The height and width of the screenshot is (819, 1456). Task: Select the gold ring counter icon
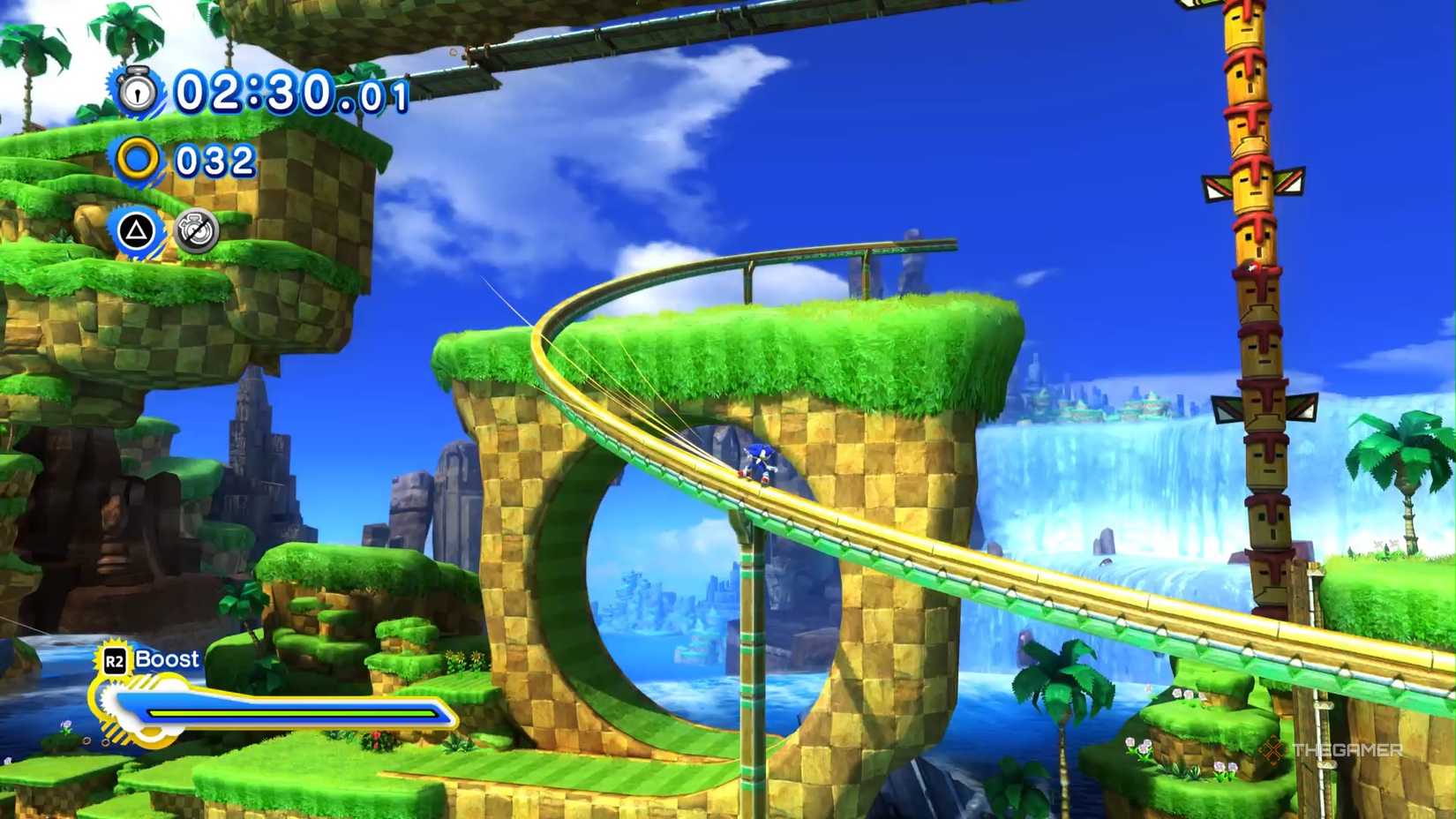[136, 160]
